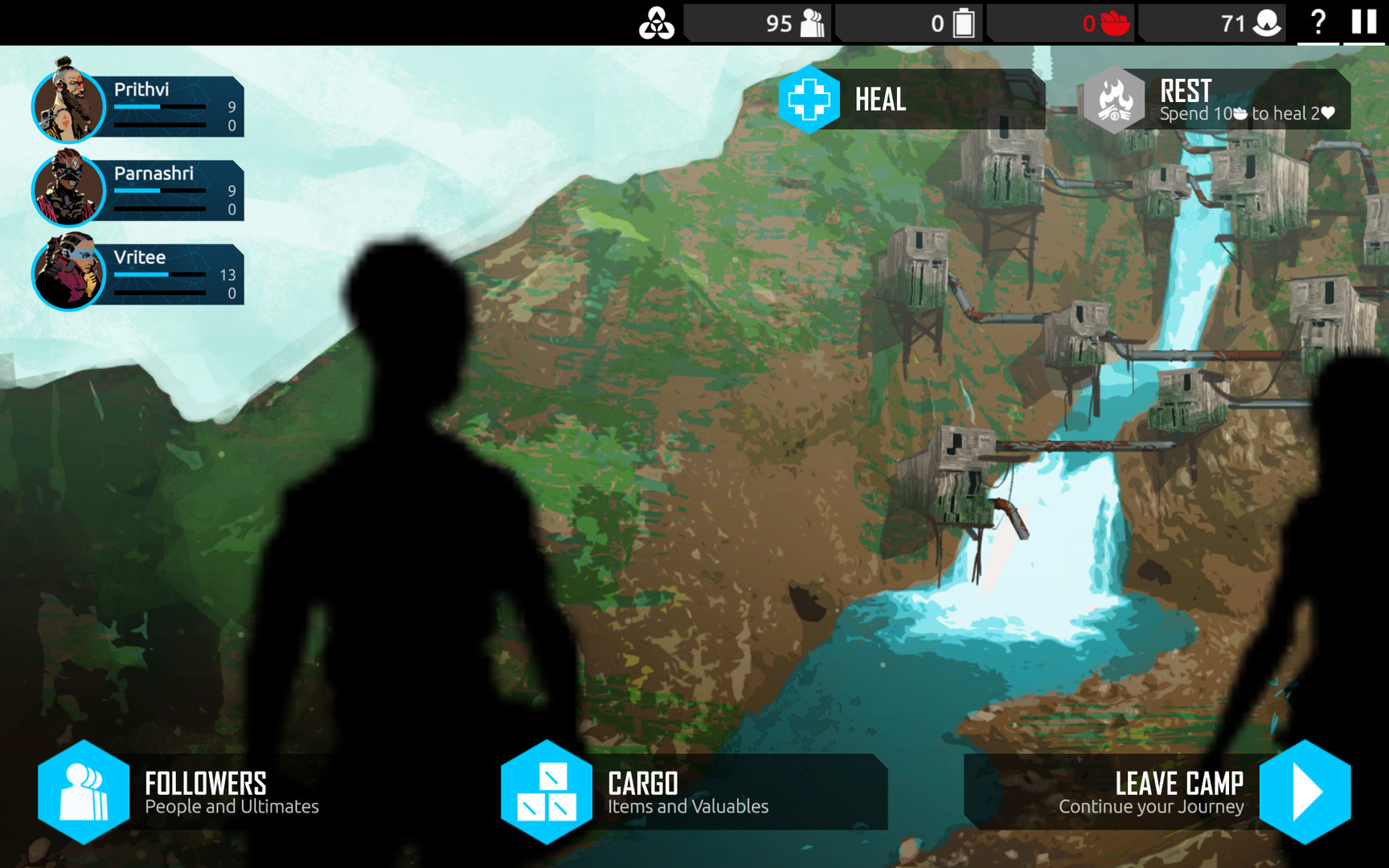Select Prithvi's character portrait

[x=70, y=107]
